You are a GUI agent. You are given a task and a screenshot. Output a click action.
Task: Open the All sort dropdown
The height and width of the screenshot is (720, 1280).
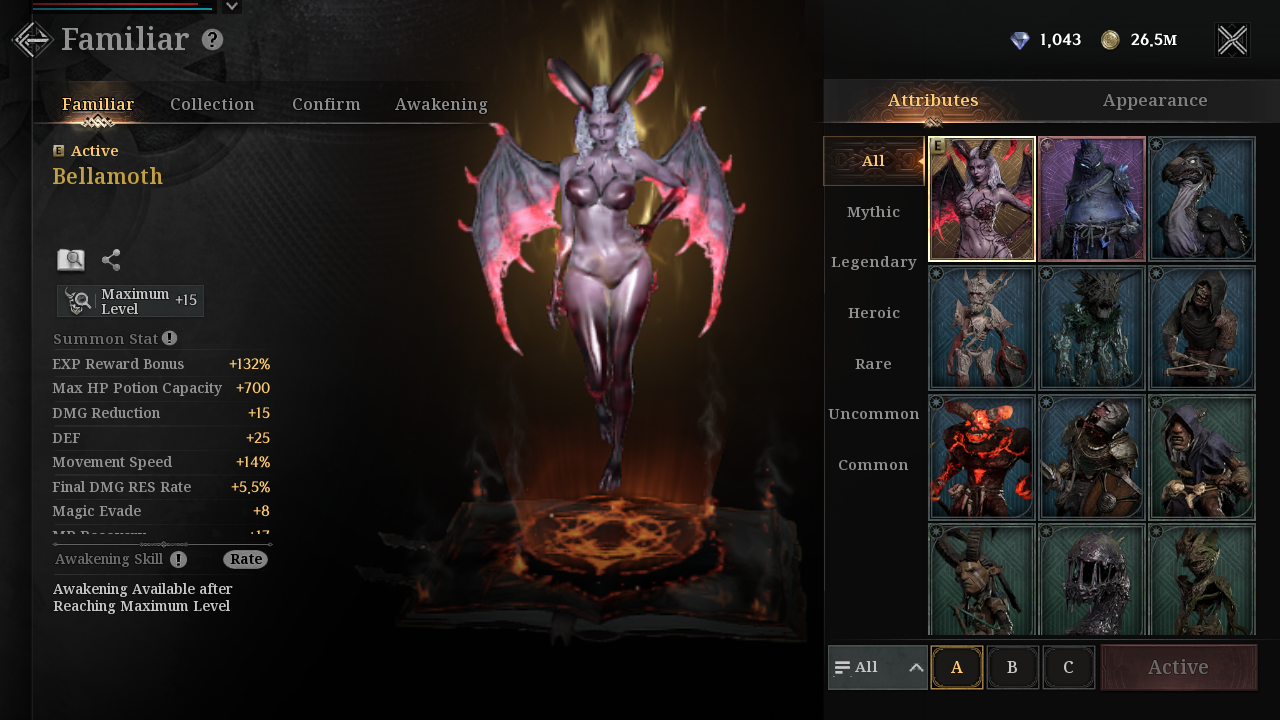(x=877, y=667)
